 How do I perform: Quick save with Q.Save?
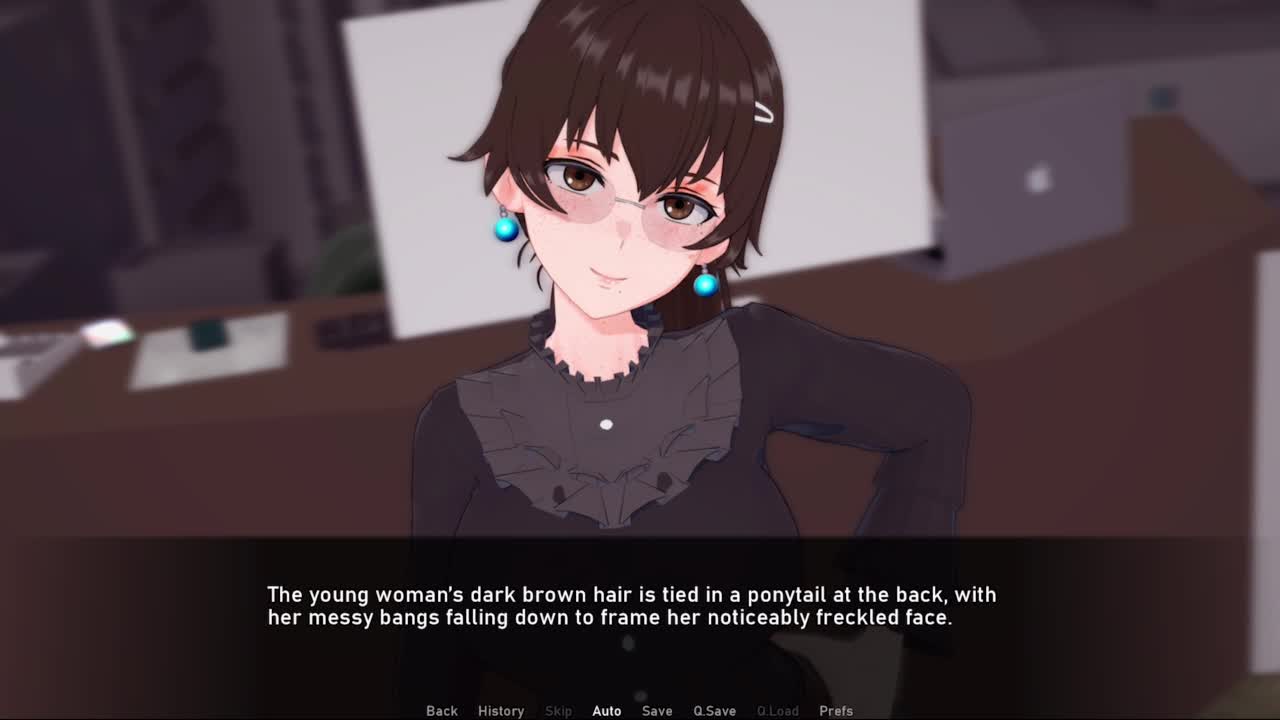click(x=714, y=711)
